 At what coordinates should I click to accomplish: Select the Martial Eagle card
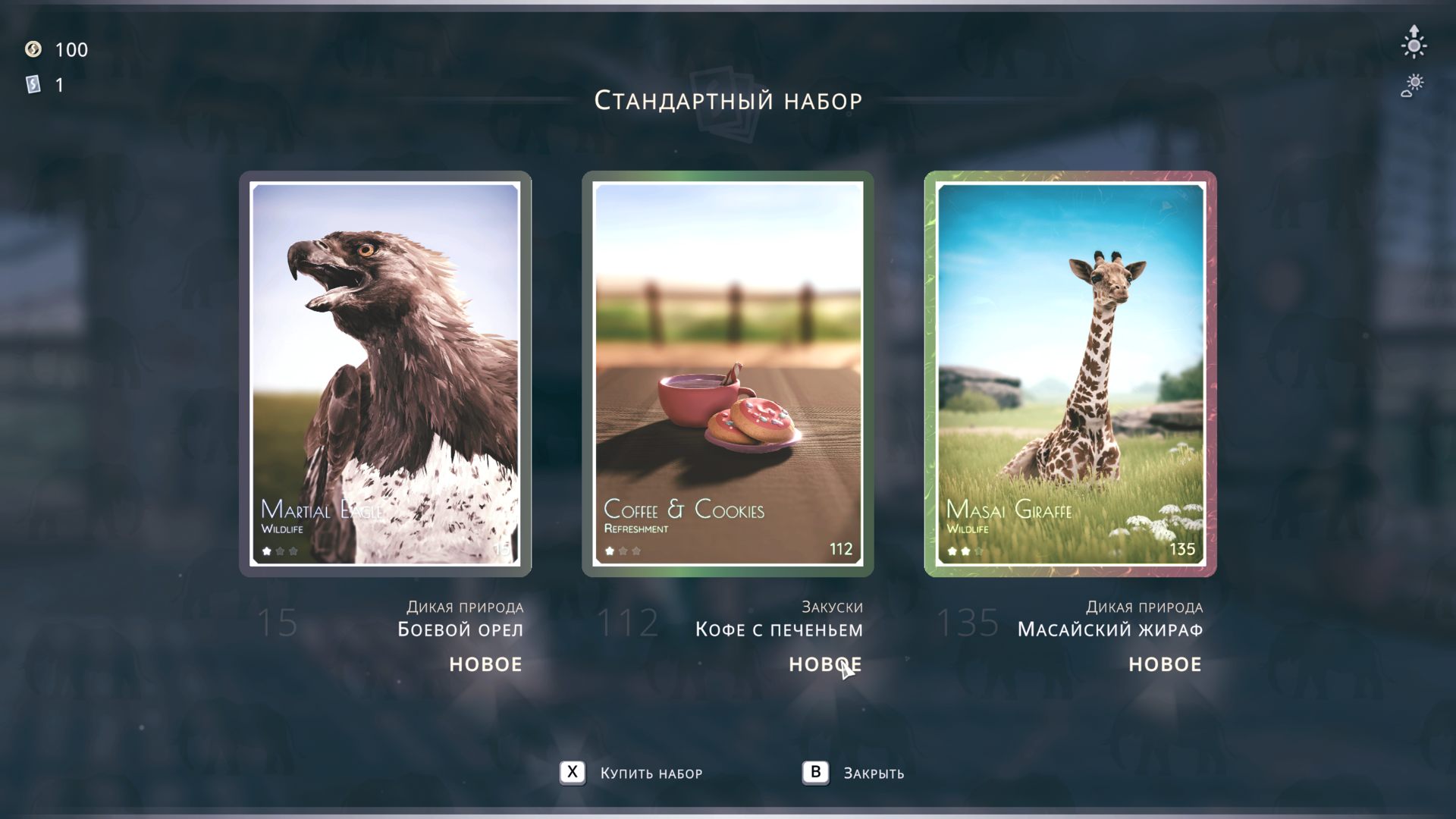point(385,374)
